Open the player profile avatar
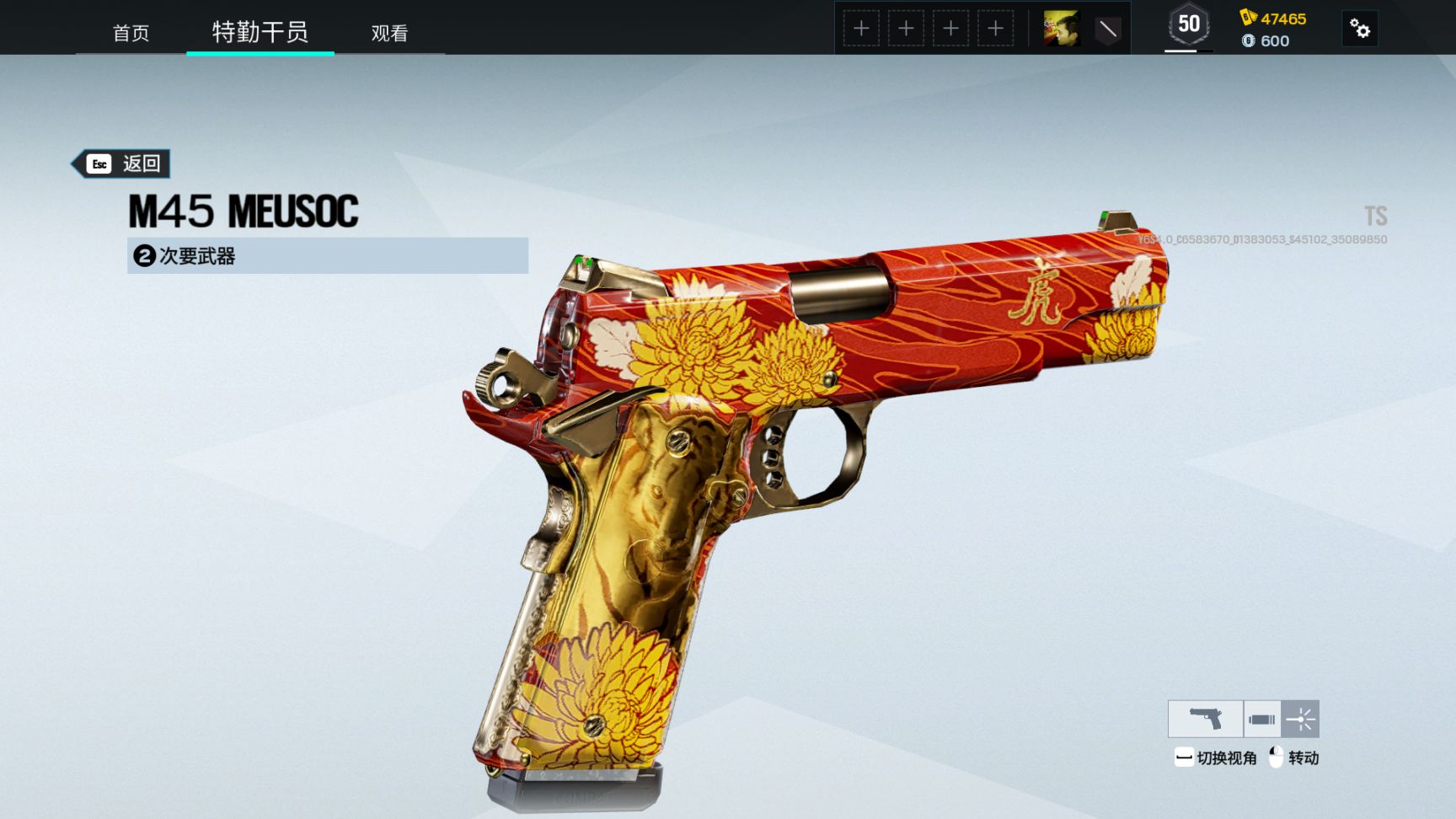Viewport: 1456px width, 819px height. tap(1061, 29)
